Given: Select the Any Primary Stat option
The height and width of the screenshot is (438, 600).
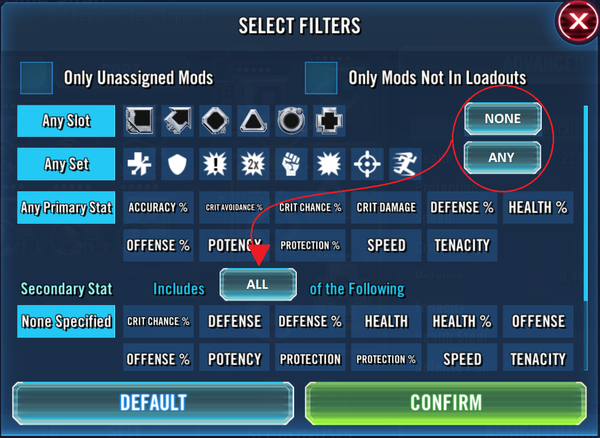Looking at the screenshot, I should pos(66,208).
